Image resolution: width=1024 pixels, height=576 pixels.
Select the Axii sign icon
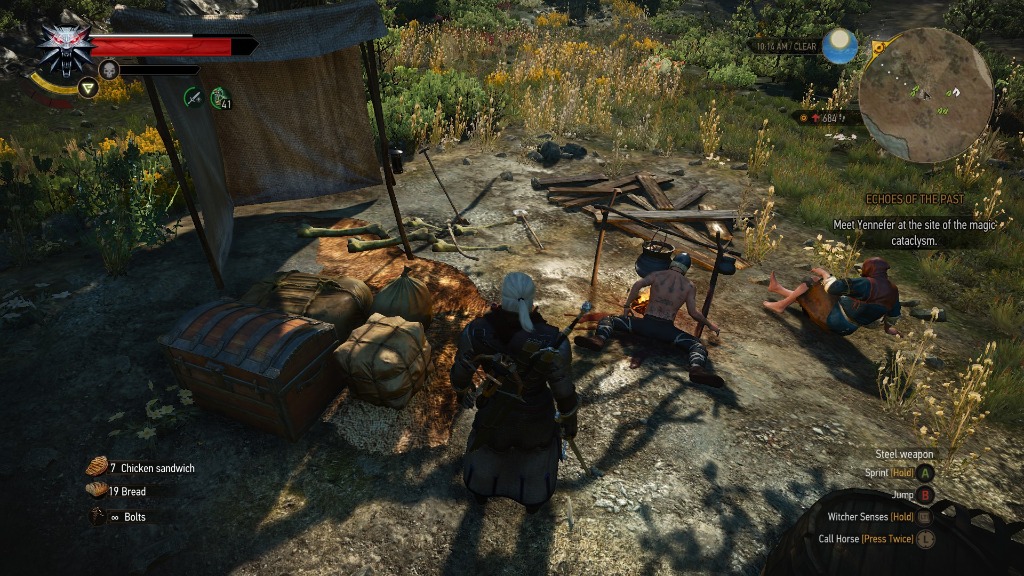(x=87, y=88)
